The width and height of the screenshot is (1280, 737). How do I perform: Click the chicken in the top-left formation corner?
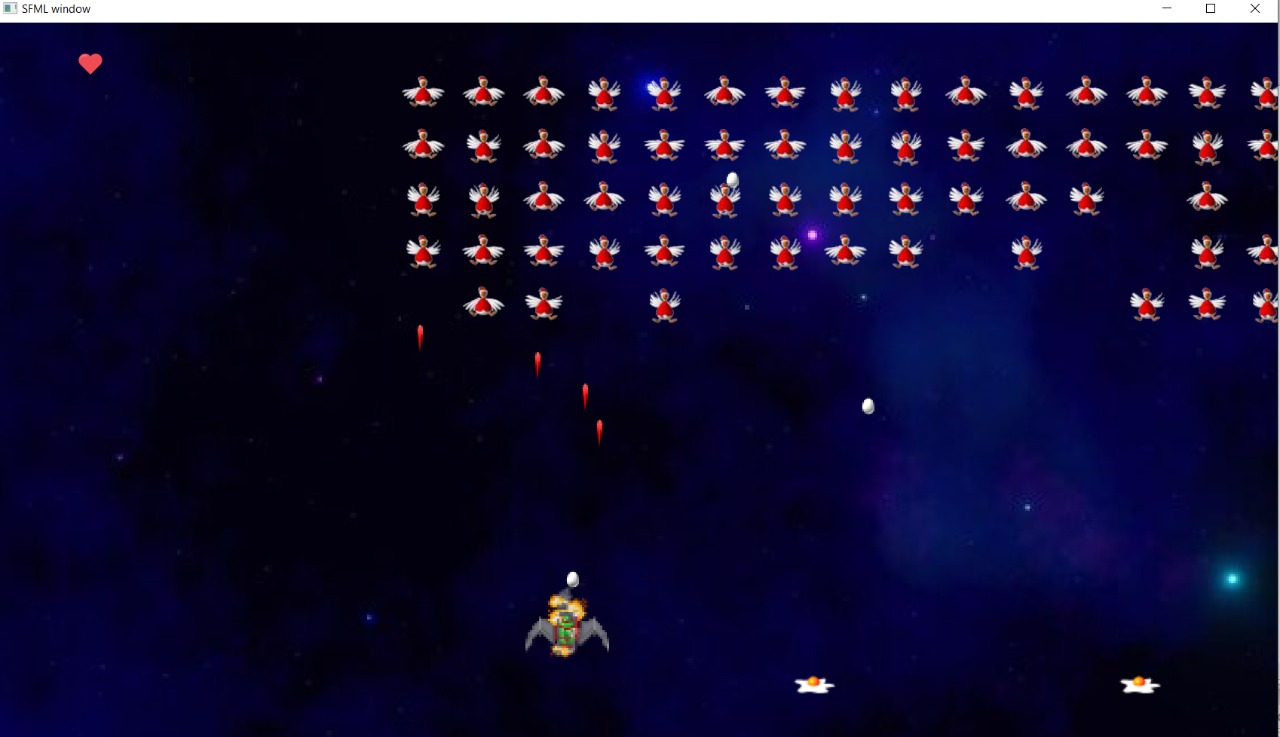tap(422, 90)
